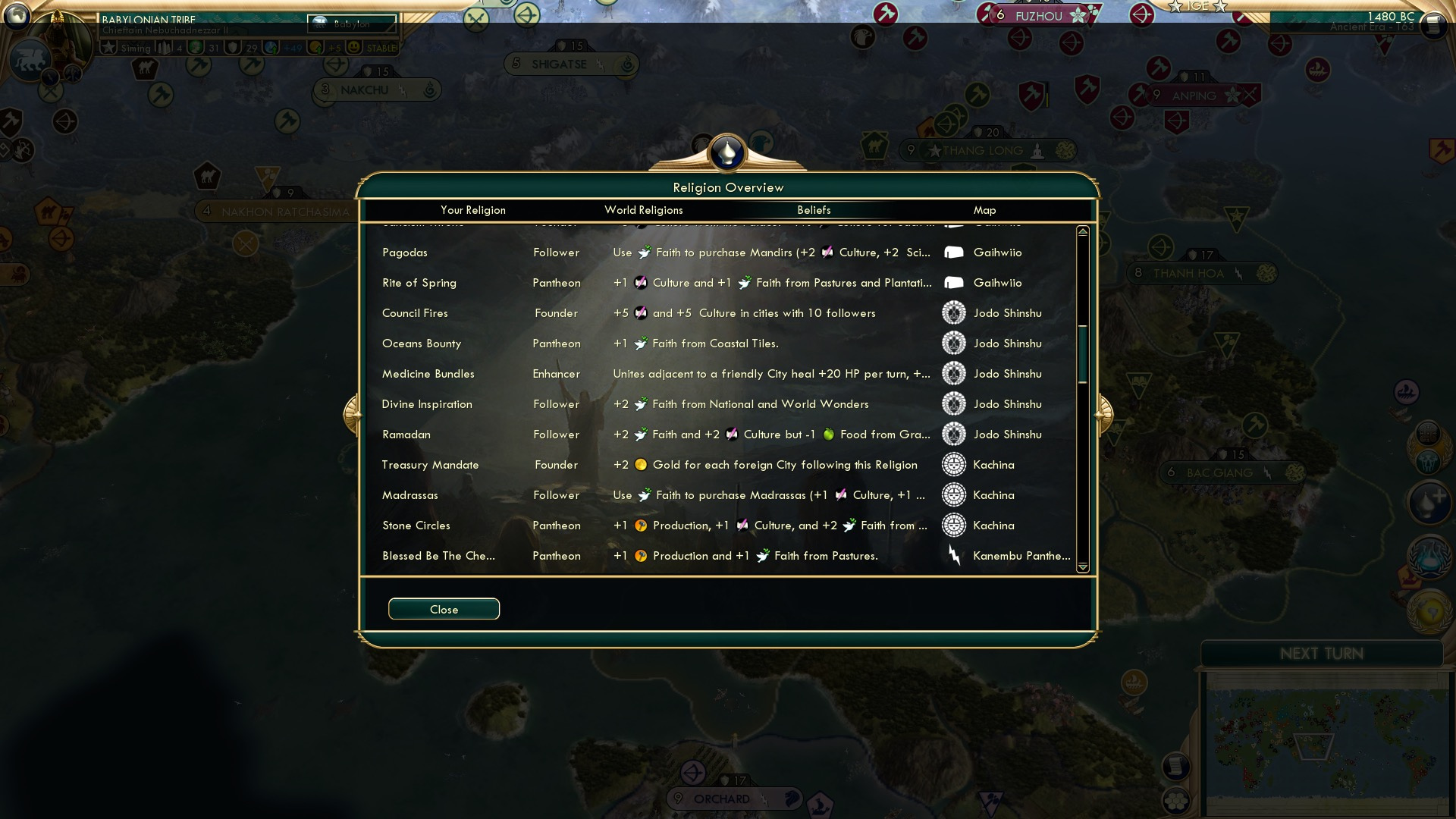Close the Religion Overview window

444,609
